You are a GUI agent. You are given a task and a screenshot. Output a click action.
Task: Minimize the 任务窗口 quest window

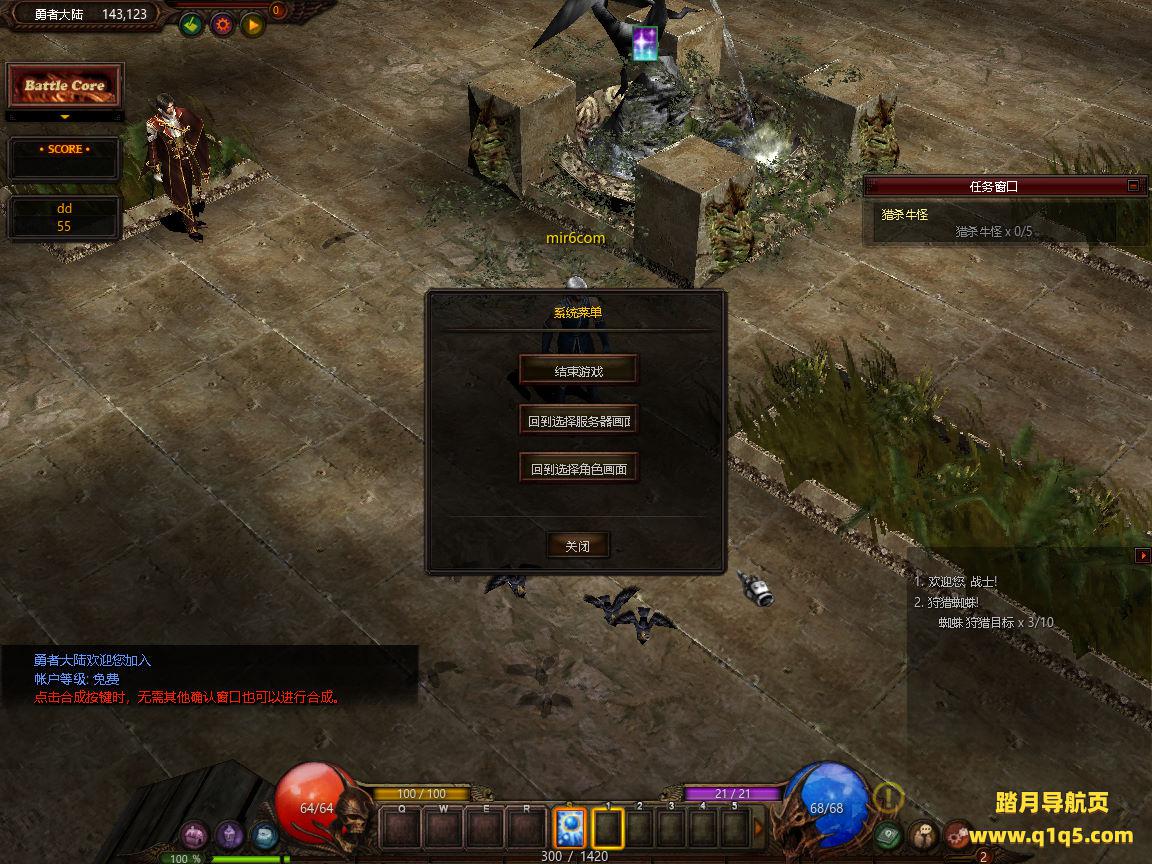click(1133, 185)
